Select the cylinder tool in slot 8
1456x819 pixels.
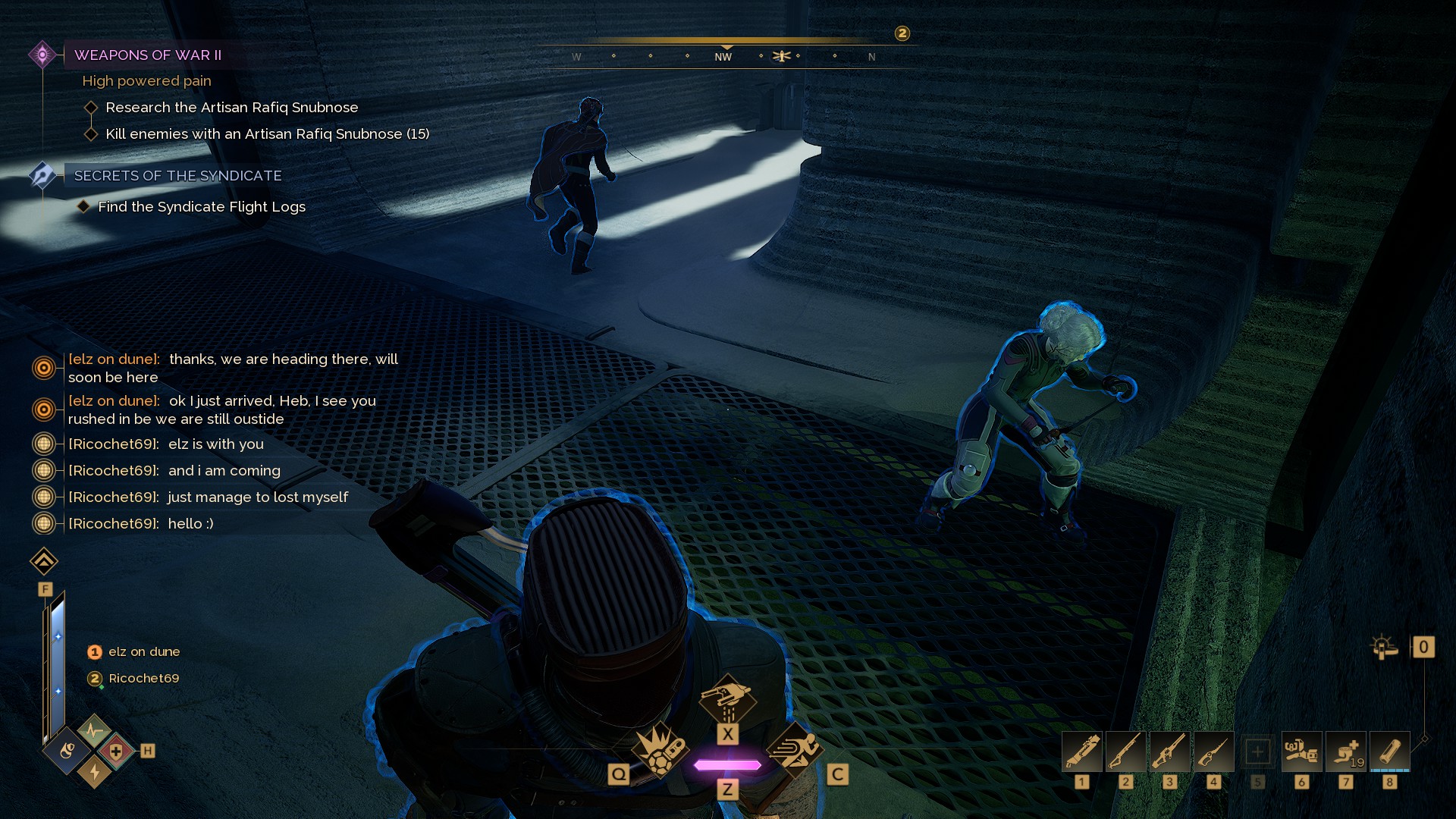click(x=1389, y=752)
